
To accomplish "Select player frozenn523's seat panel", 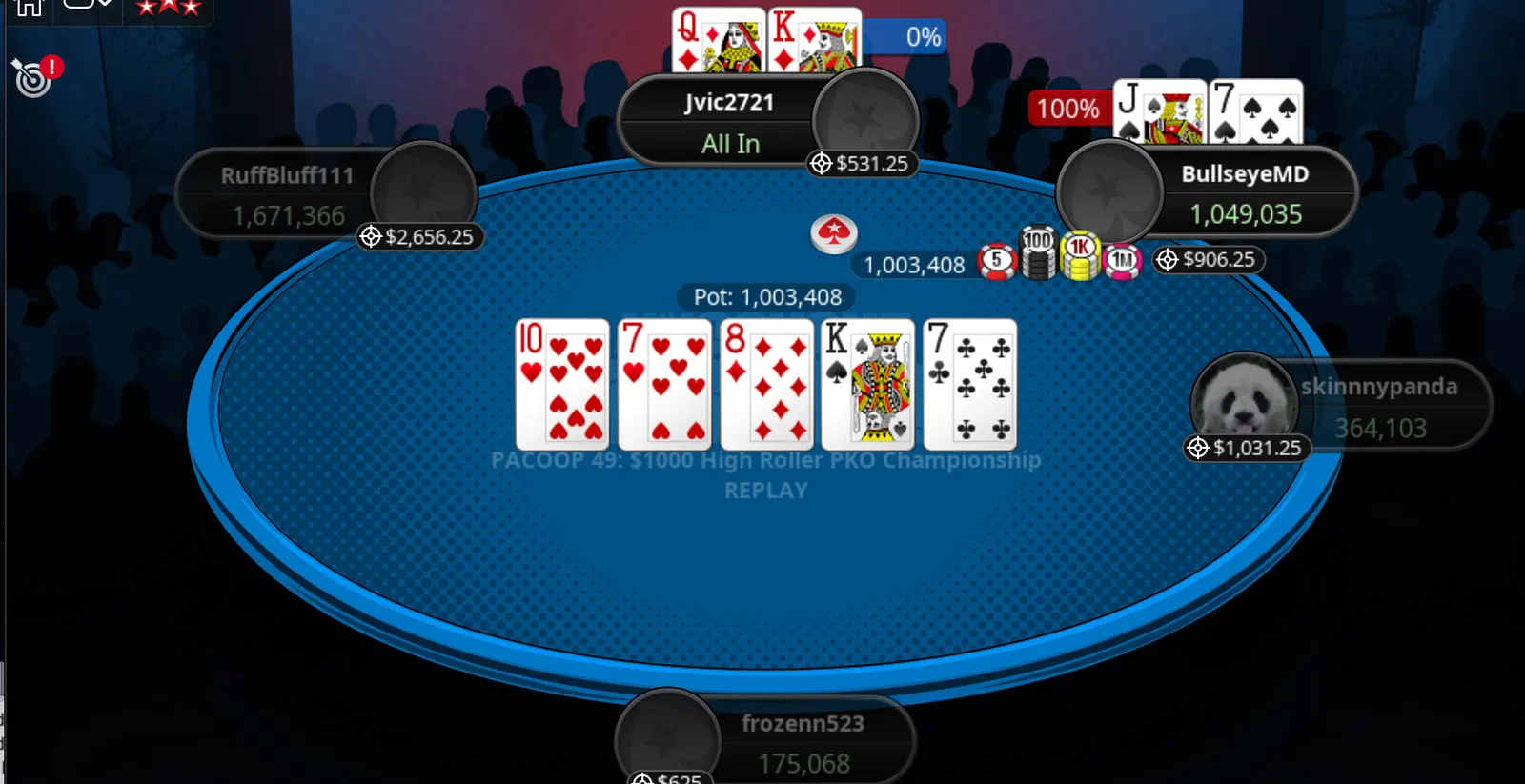I will click(x=803, y=743).
